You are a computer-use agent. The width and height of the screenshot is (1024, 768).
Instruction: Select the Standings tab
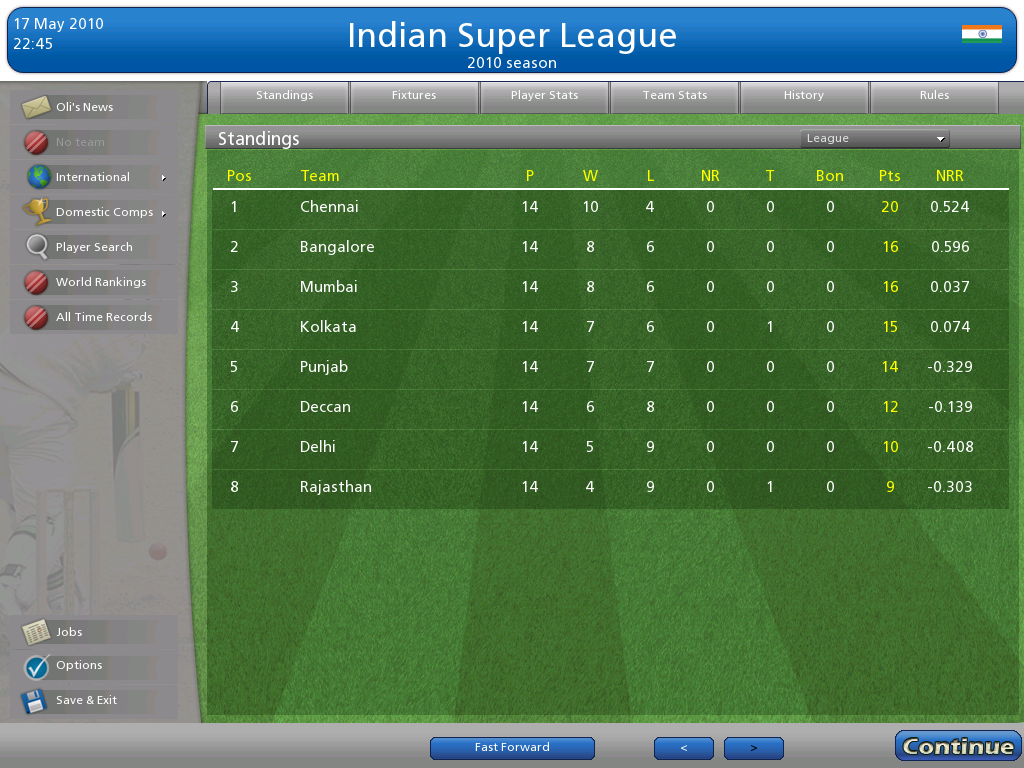(284, 96)
